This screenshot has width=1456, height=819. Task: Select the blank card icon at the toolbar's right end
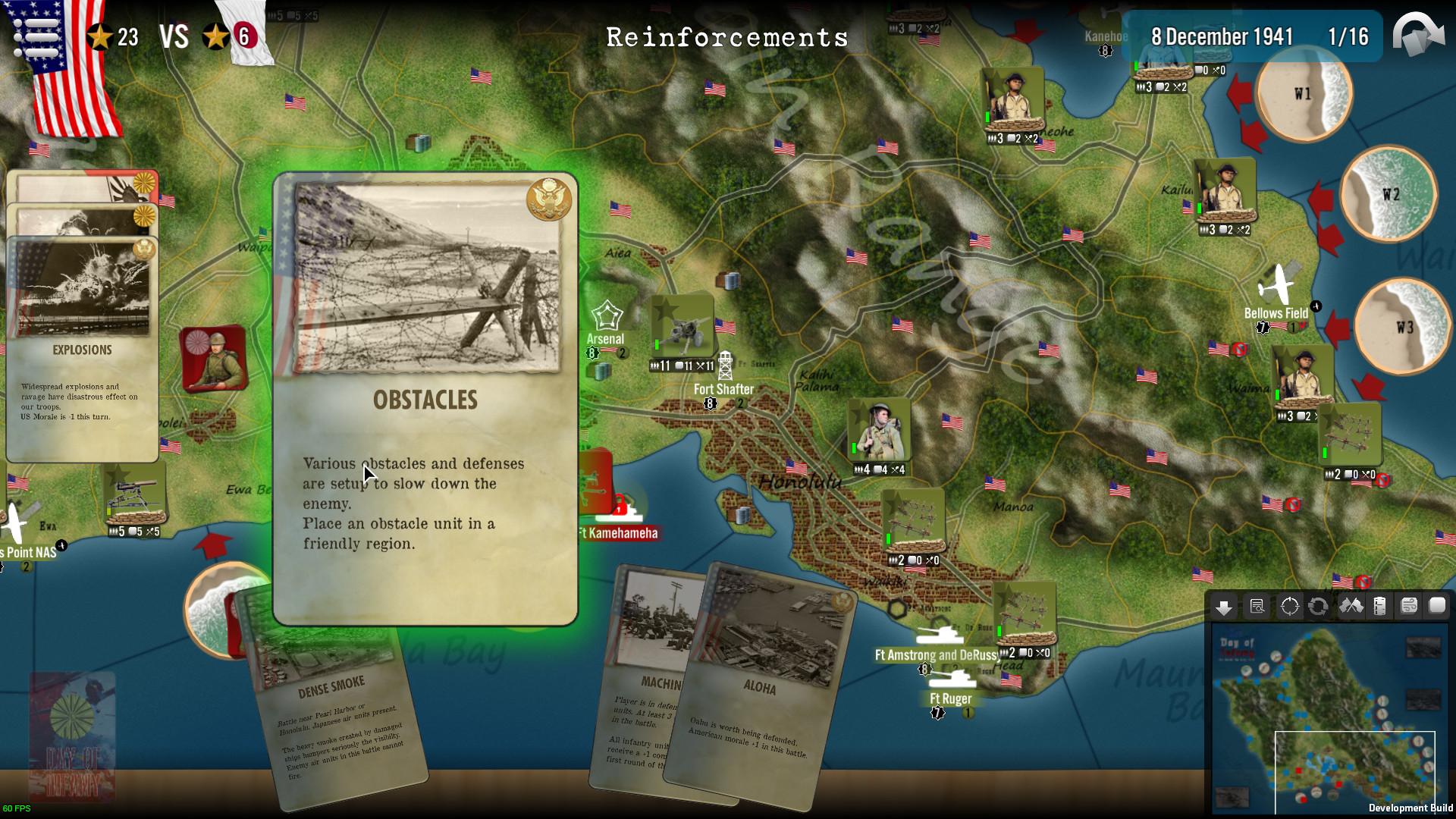point(1439,607)
